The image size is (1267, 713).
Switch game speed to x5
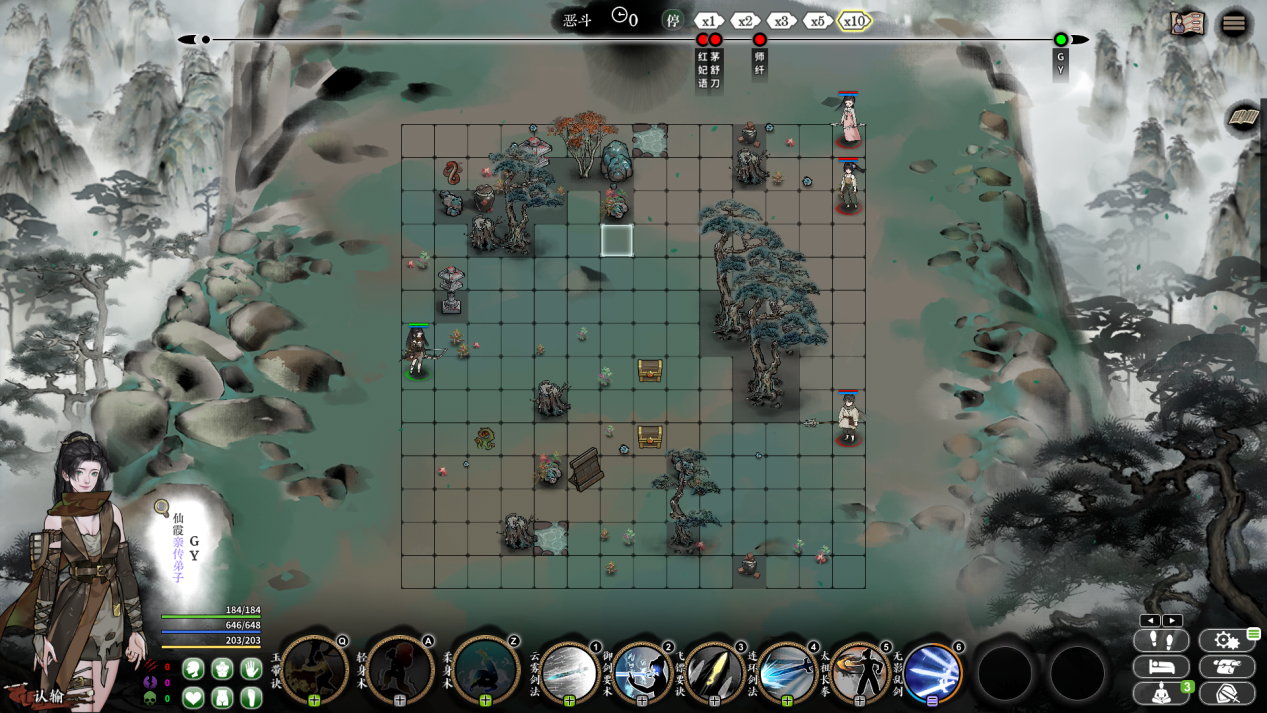pos(817,21)
